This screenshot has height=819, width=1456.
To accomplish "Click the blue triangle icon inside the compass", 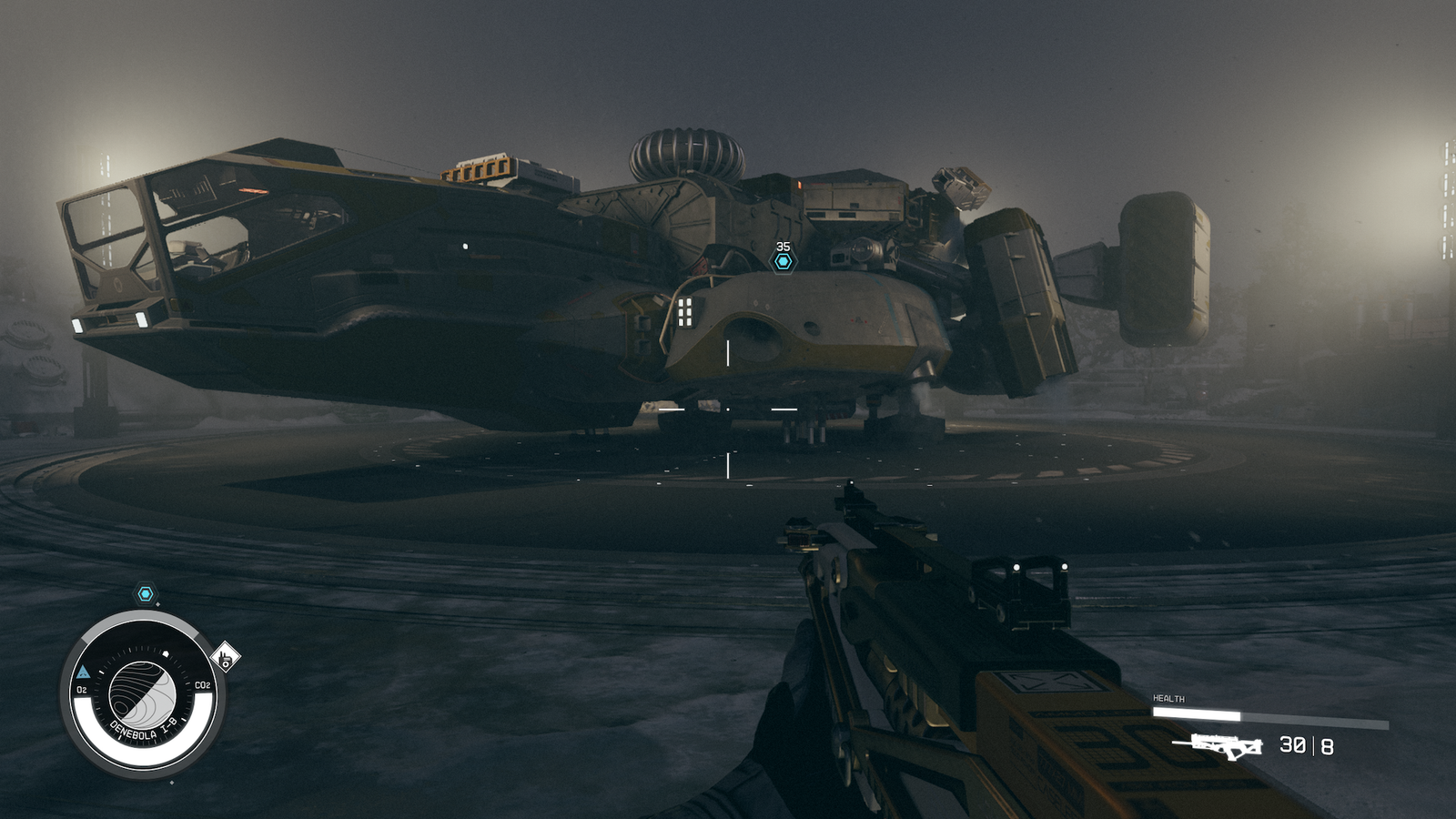I will [84, 672].
